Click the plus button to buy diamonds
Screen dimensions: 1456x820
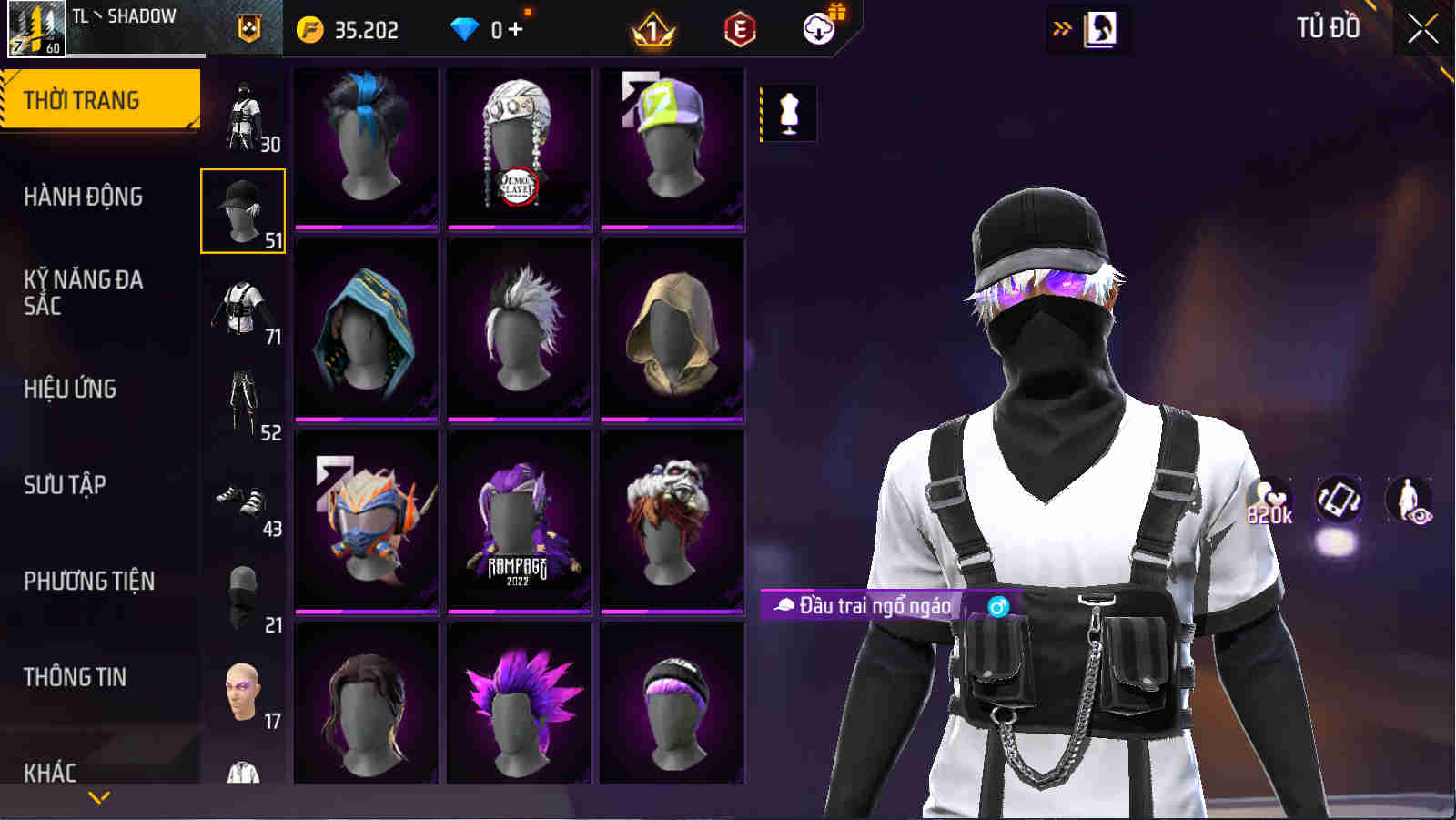tap(515, 27)
